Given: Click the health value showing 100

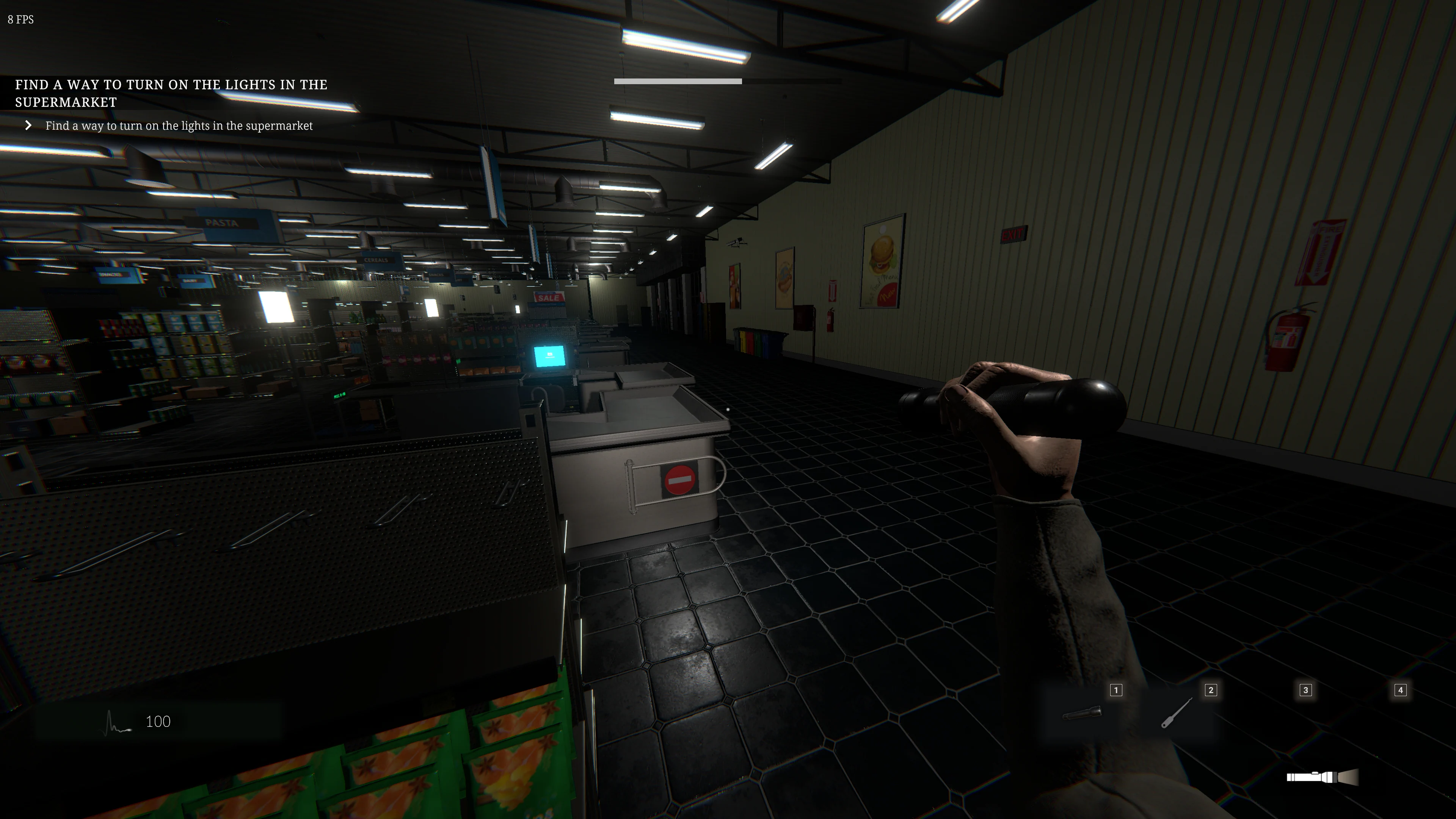Looking at the screenshot, I should (158, 721).
